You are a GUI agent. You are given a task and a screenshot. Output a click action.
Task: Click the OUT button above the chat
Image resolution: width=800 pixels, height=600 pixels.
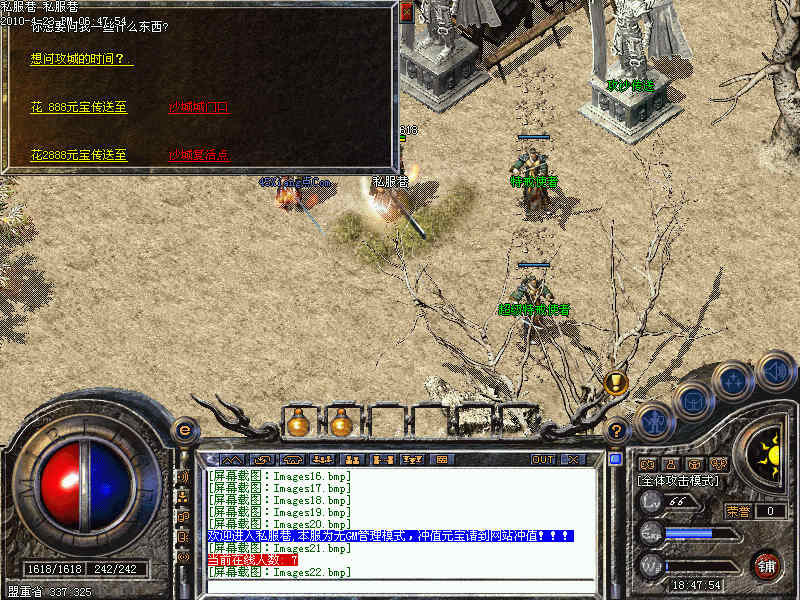[543, 460]
